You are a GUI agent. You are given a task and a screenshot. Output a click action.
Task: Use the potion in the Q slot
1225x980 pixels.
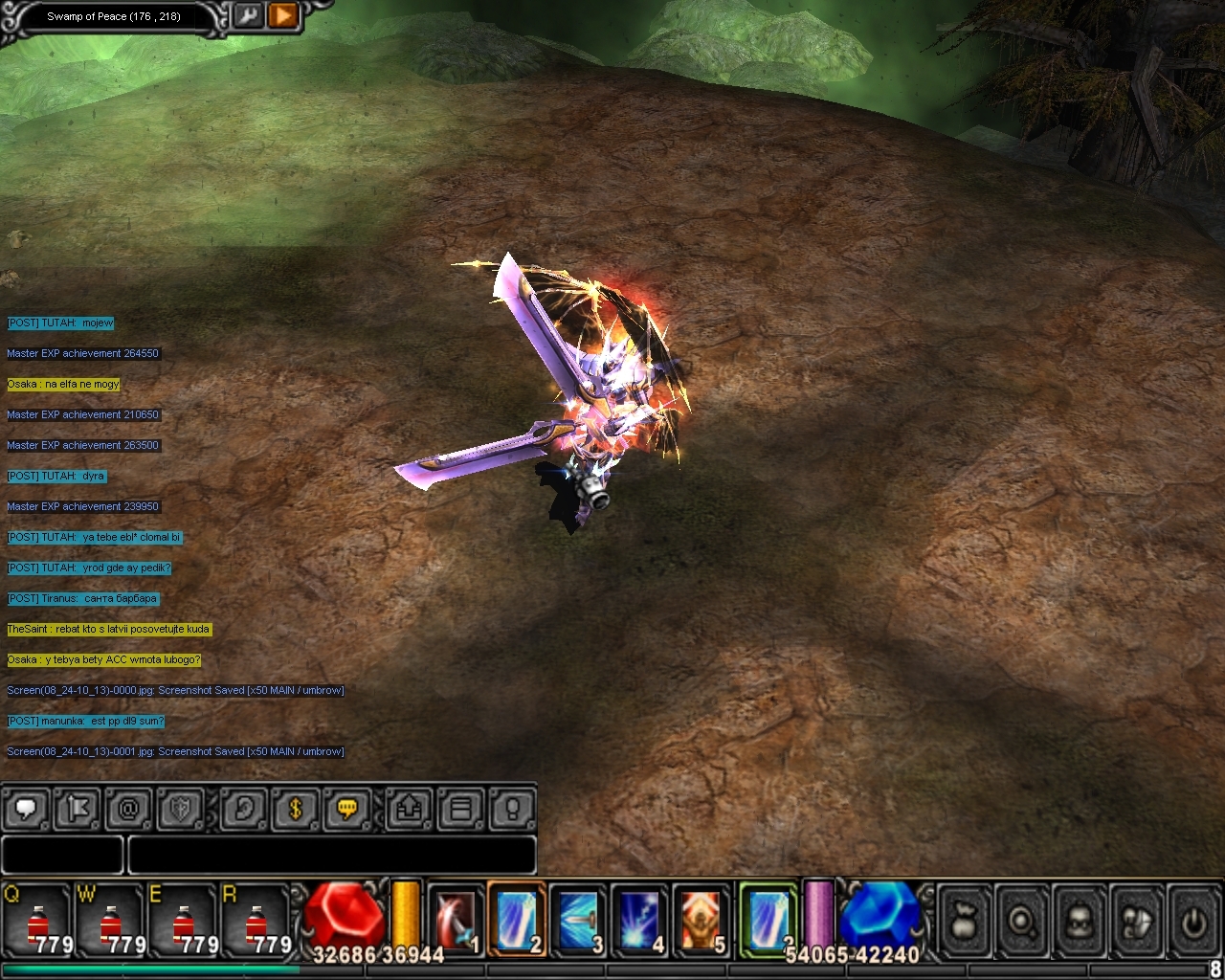(39, 921)
